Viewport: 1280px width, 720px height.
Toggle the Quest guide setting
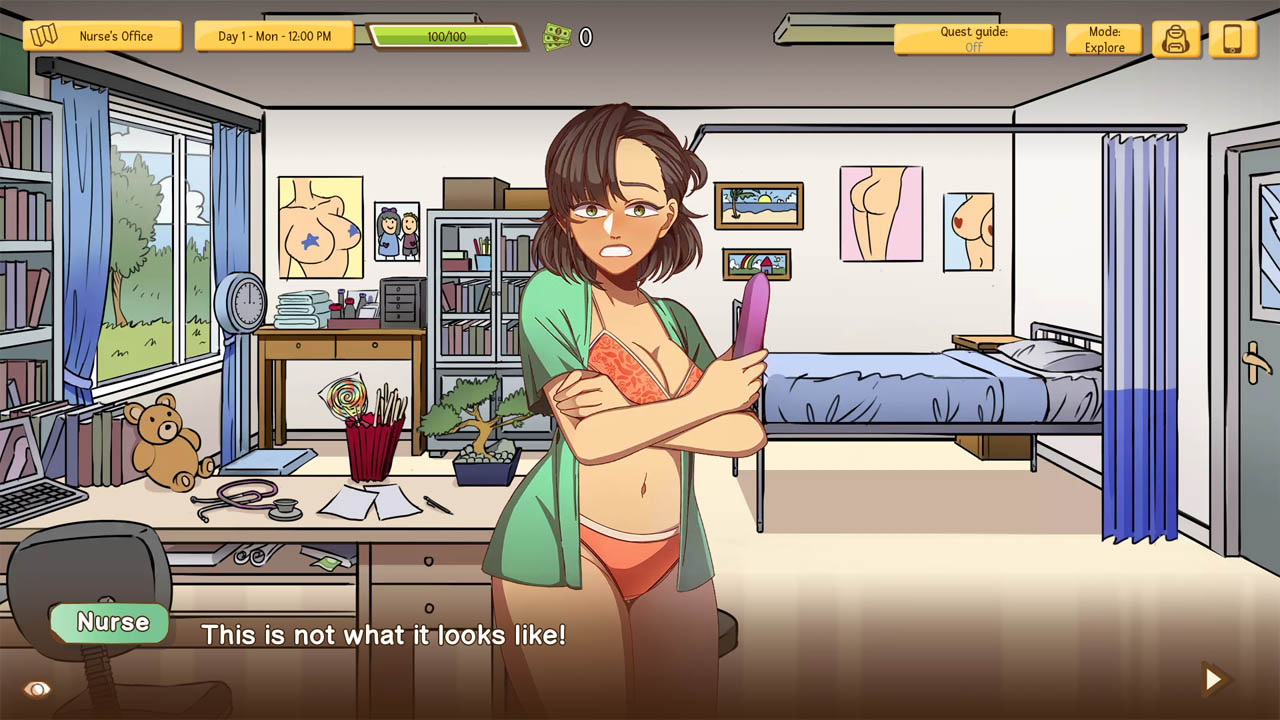(973, 39)
